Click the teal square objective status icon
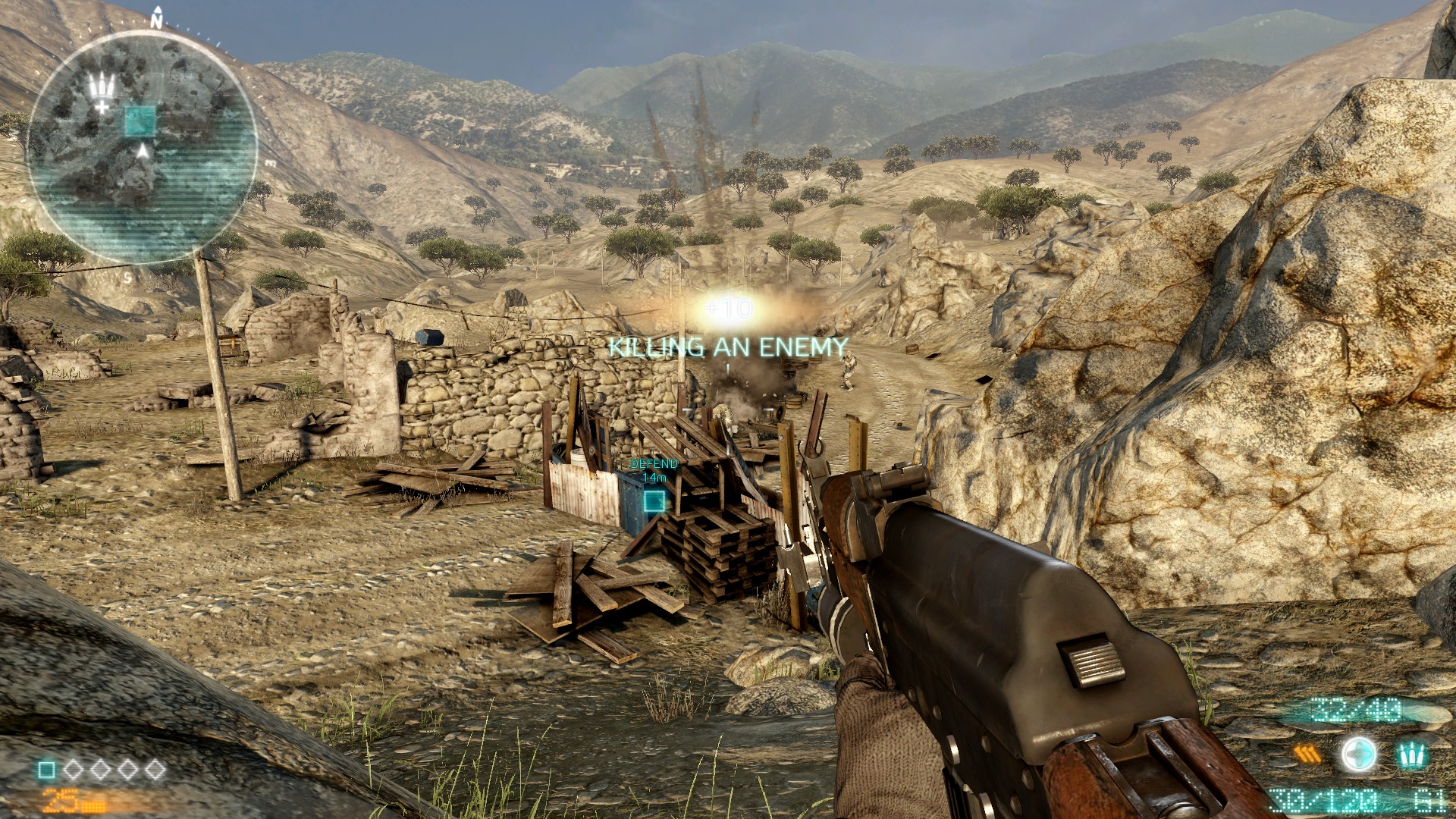This screenshot has width=1456, height=819. click(46, 770)
